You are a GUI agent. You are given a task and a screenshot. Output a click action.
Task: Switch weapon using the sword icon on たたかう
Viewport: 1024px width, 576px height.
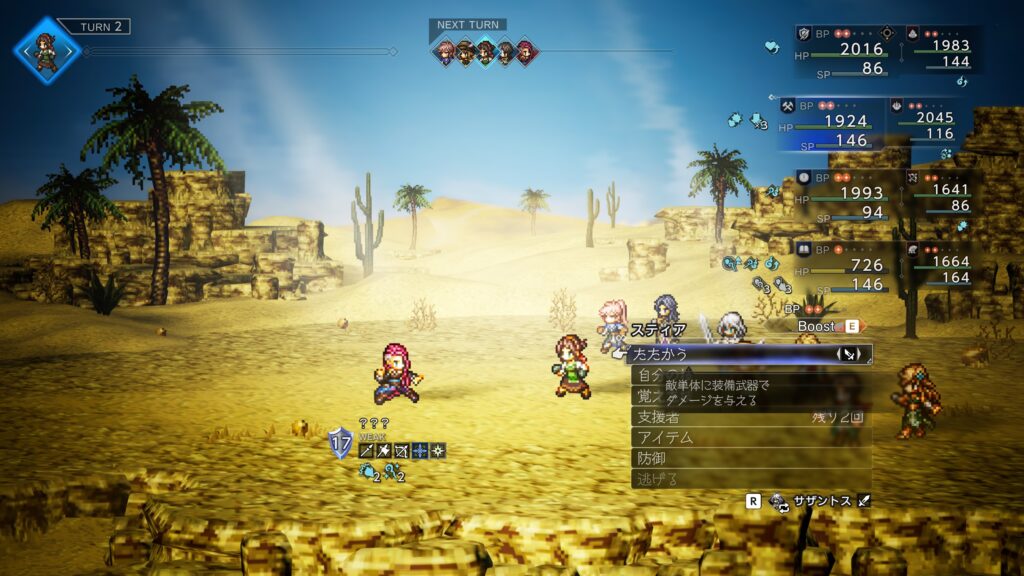[850, 354]
